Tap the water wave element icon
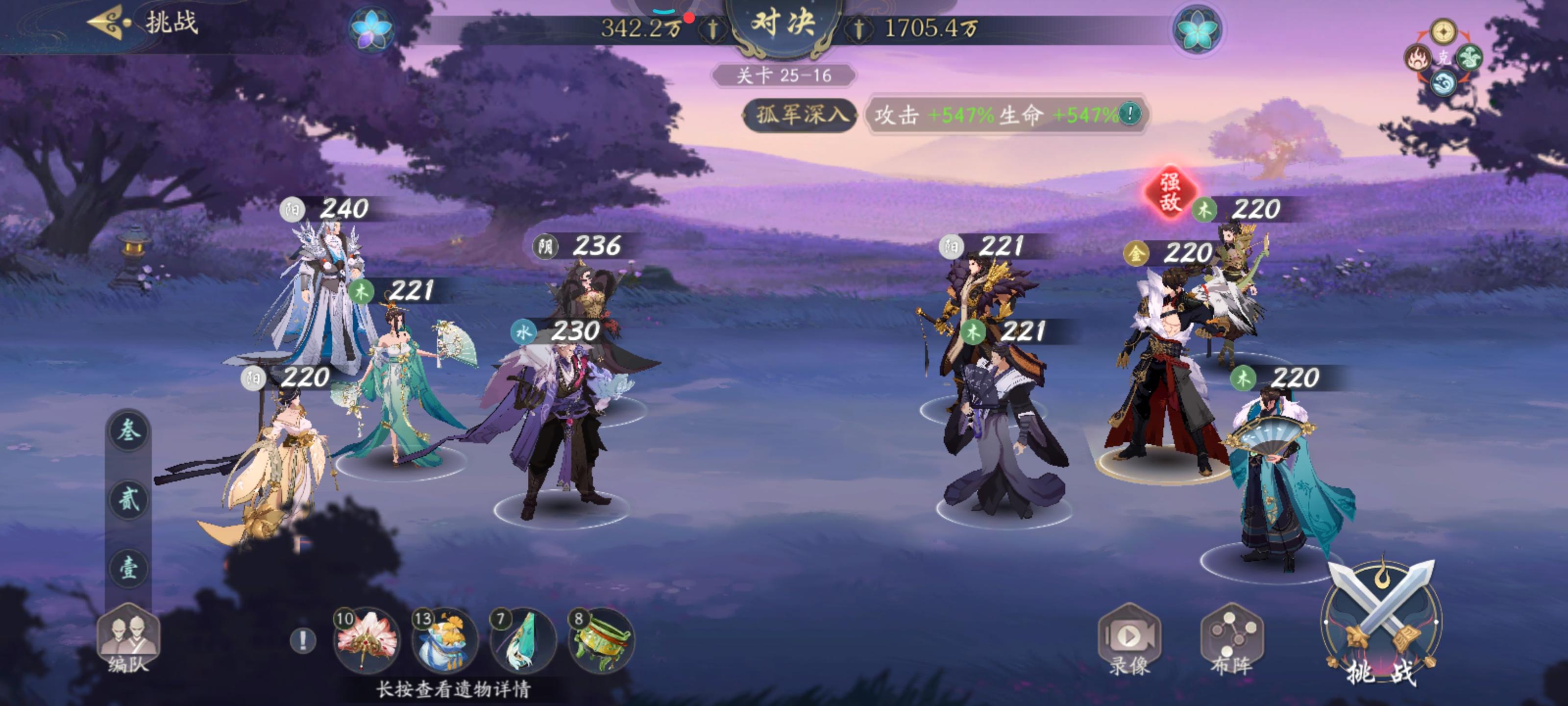The image size is (1568, 706). [x=1444, y=83]
